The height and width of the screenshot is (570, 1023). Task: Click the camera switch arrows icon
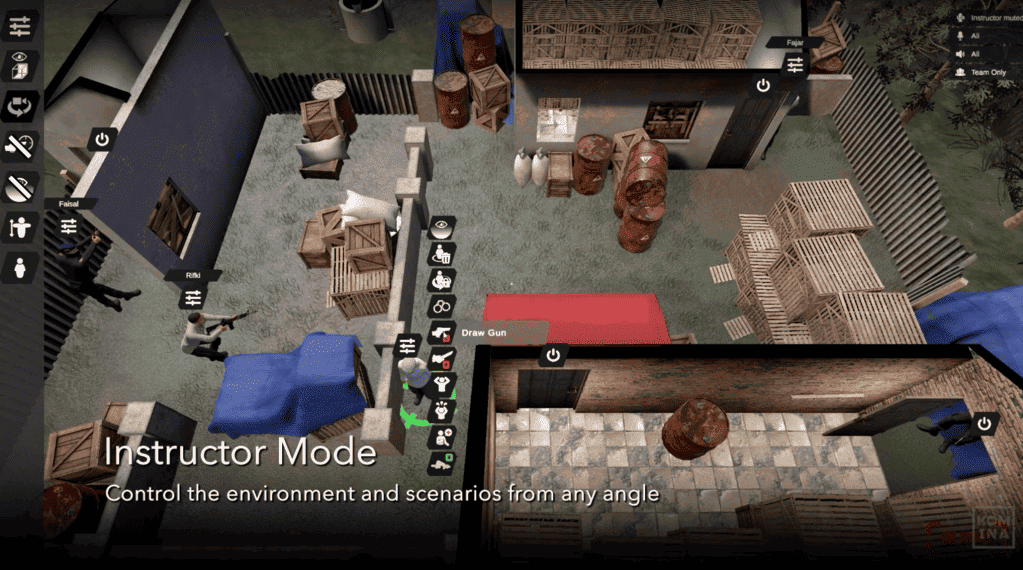click(x=21, y=106)
